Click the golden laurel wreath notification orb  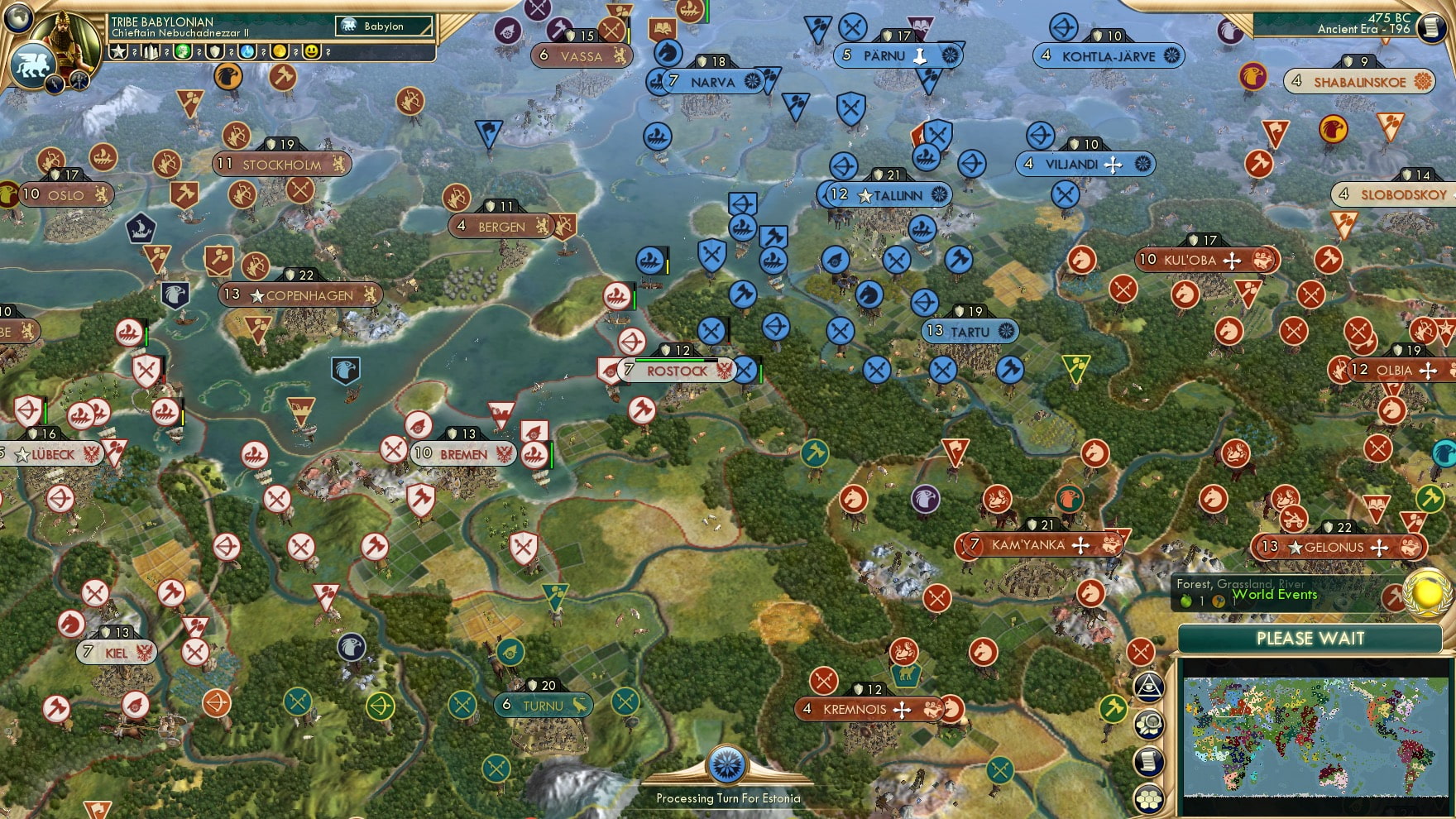coord(1427,592)
